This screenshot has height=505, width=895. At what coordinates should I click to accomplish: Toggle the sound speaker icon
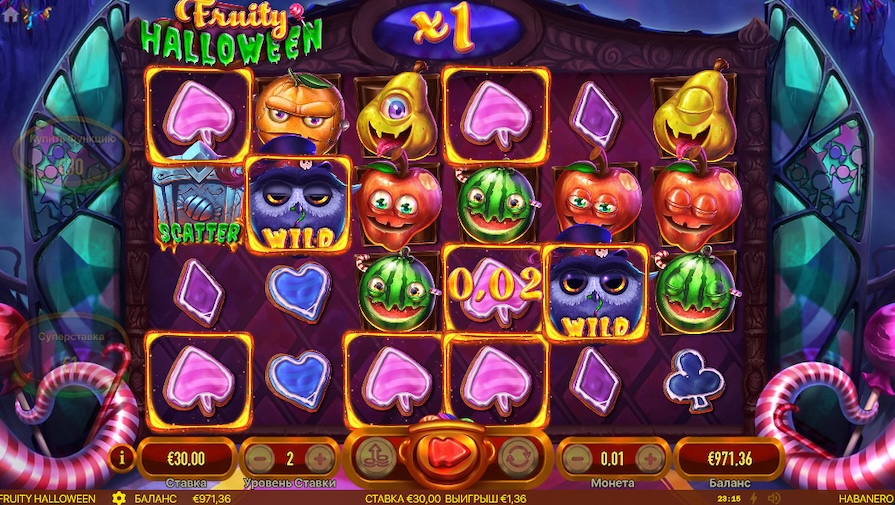coord(774,498)
